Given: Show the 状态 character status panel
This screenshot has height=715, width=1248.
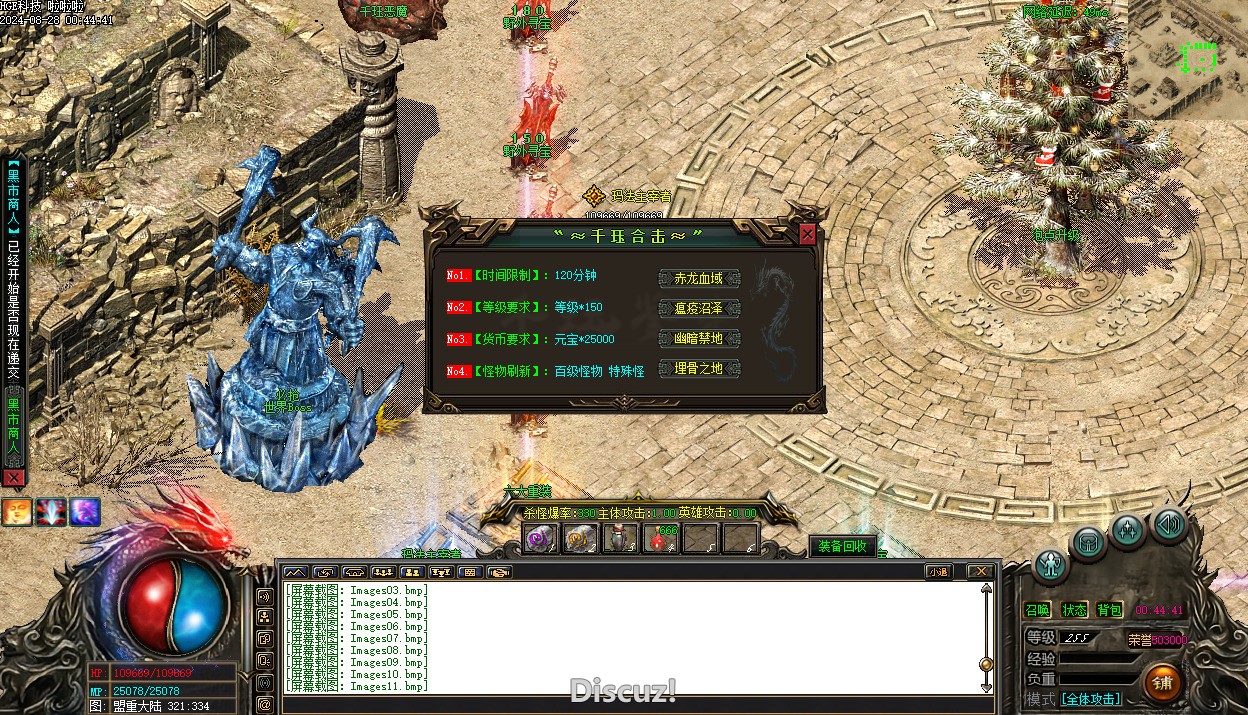Looking at the screenshot, I should pyautogui.click(x=1074, y=610).
